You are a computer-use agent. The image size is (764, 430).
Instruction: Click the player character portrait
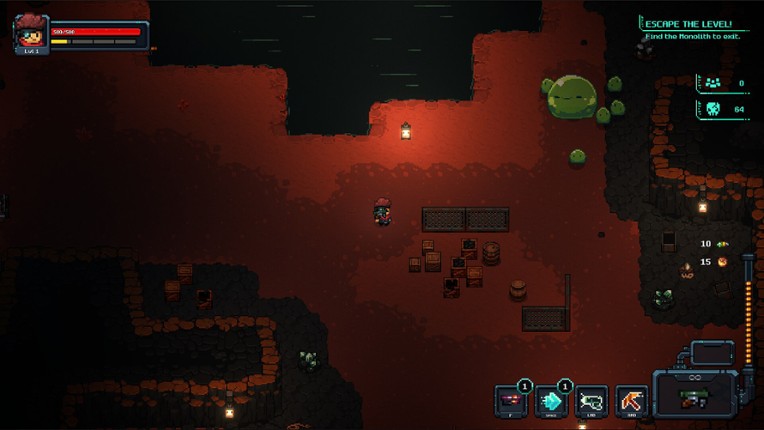click(x=31, y=33)
